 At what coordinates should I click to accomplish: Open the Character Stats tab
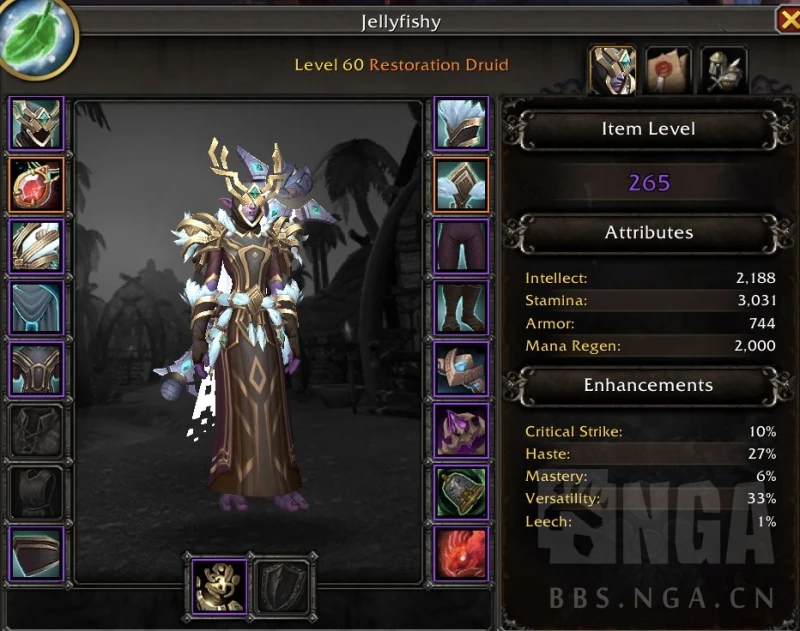point(613,68)
